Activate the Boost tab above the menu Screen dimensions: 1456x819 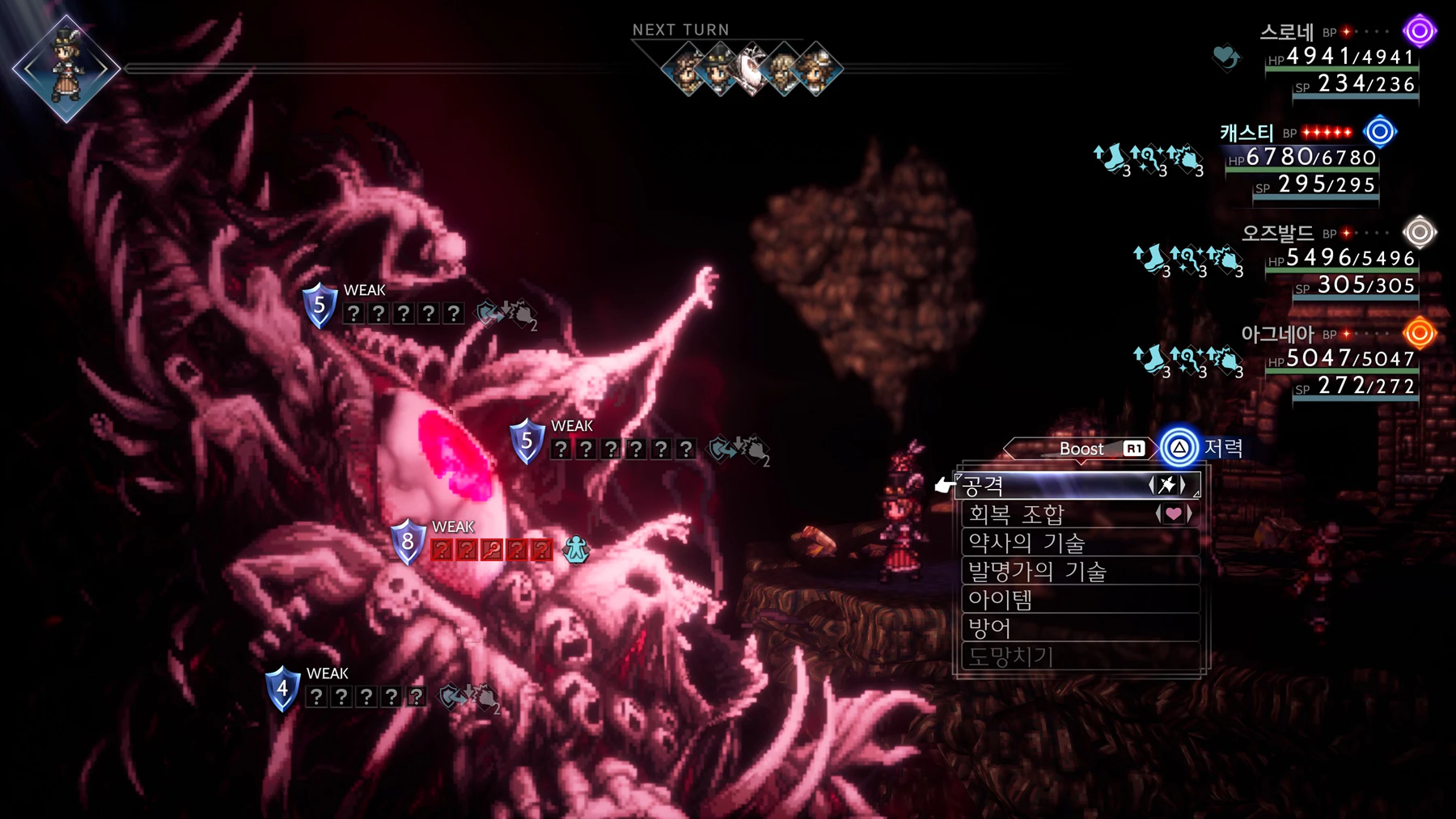pos(1081,449)
